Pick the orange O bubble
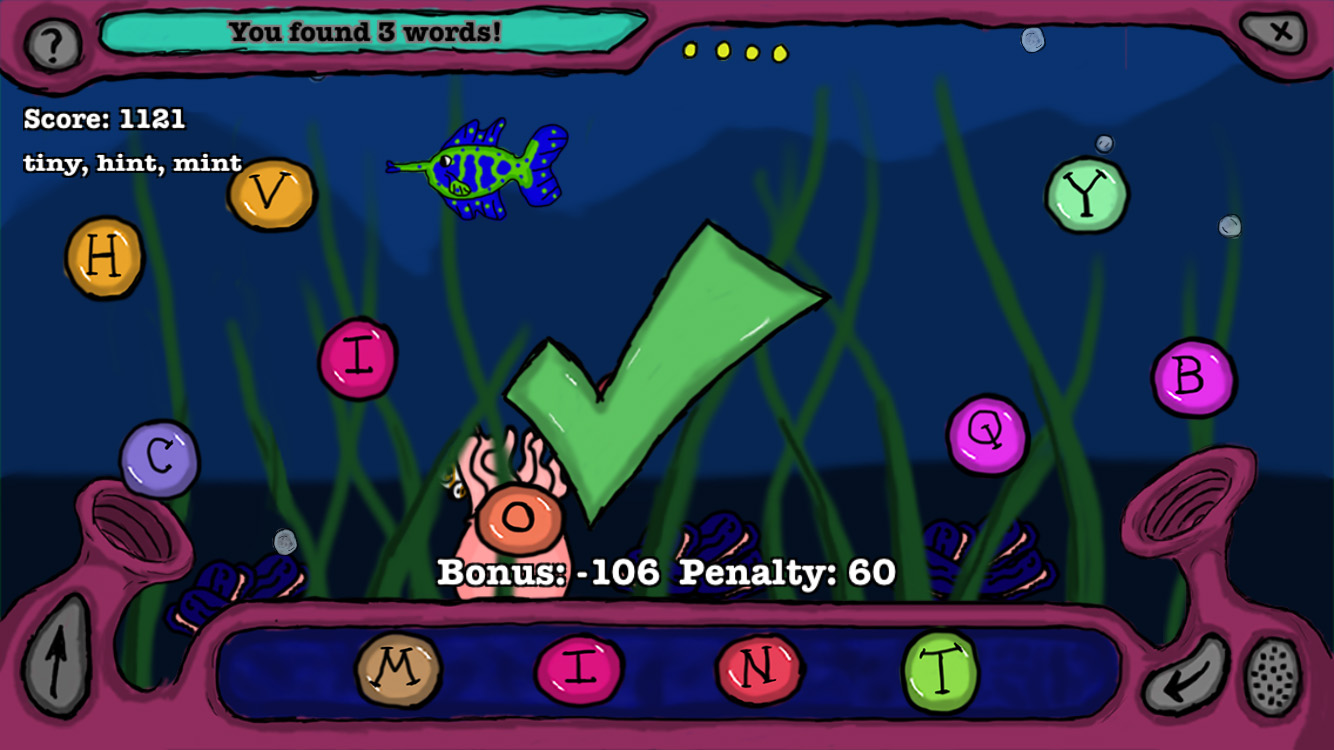Image resolution: width=1334 pixels, height=750 pixels. [518, 517]
